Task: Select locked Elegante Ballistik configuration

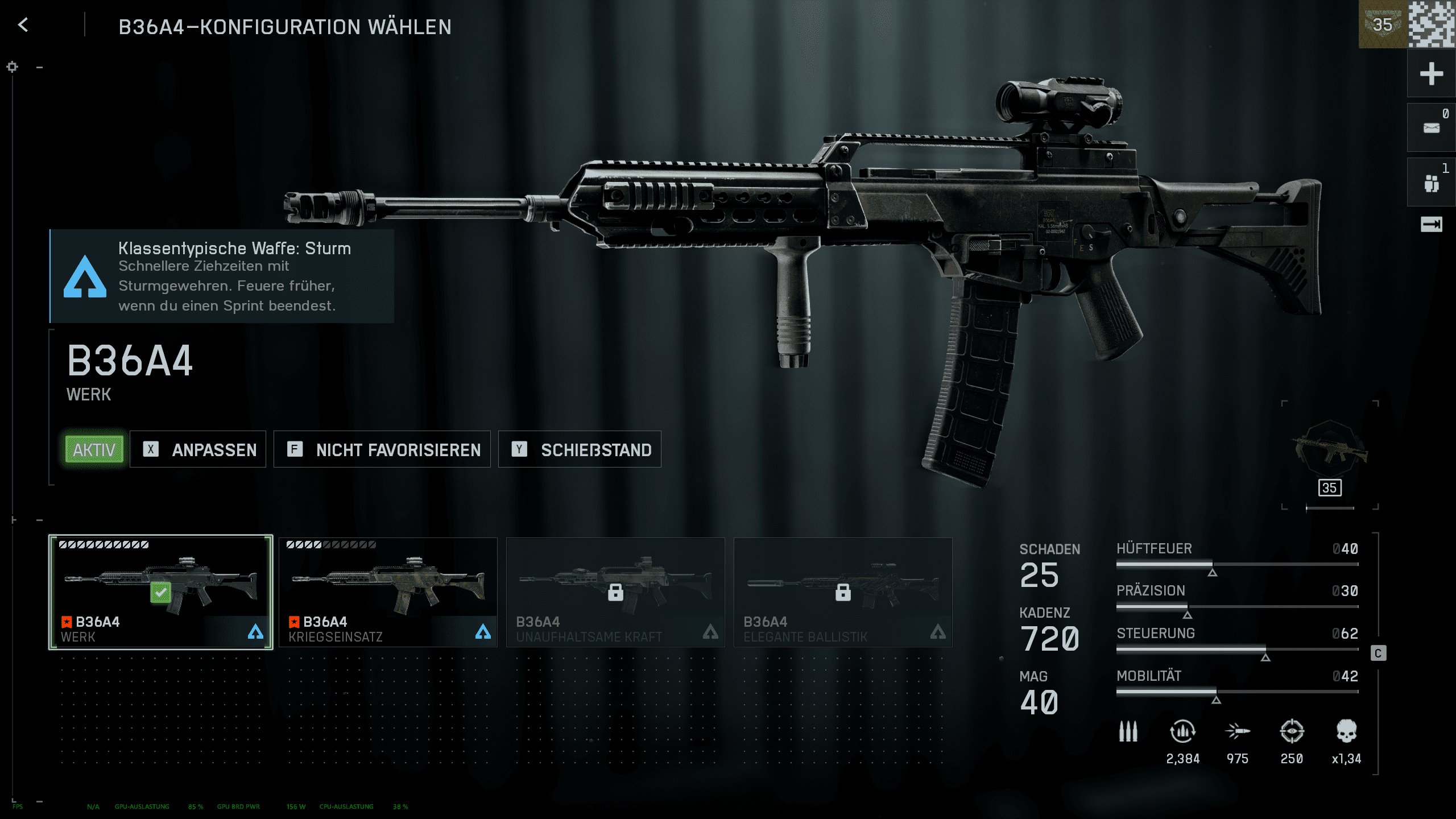Action: point(843,591)
